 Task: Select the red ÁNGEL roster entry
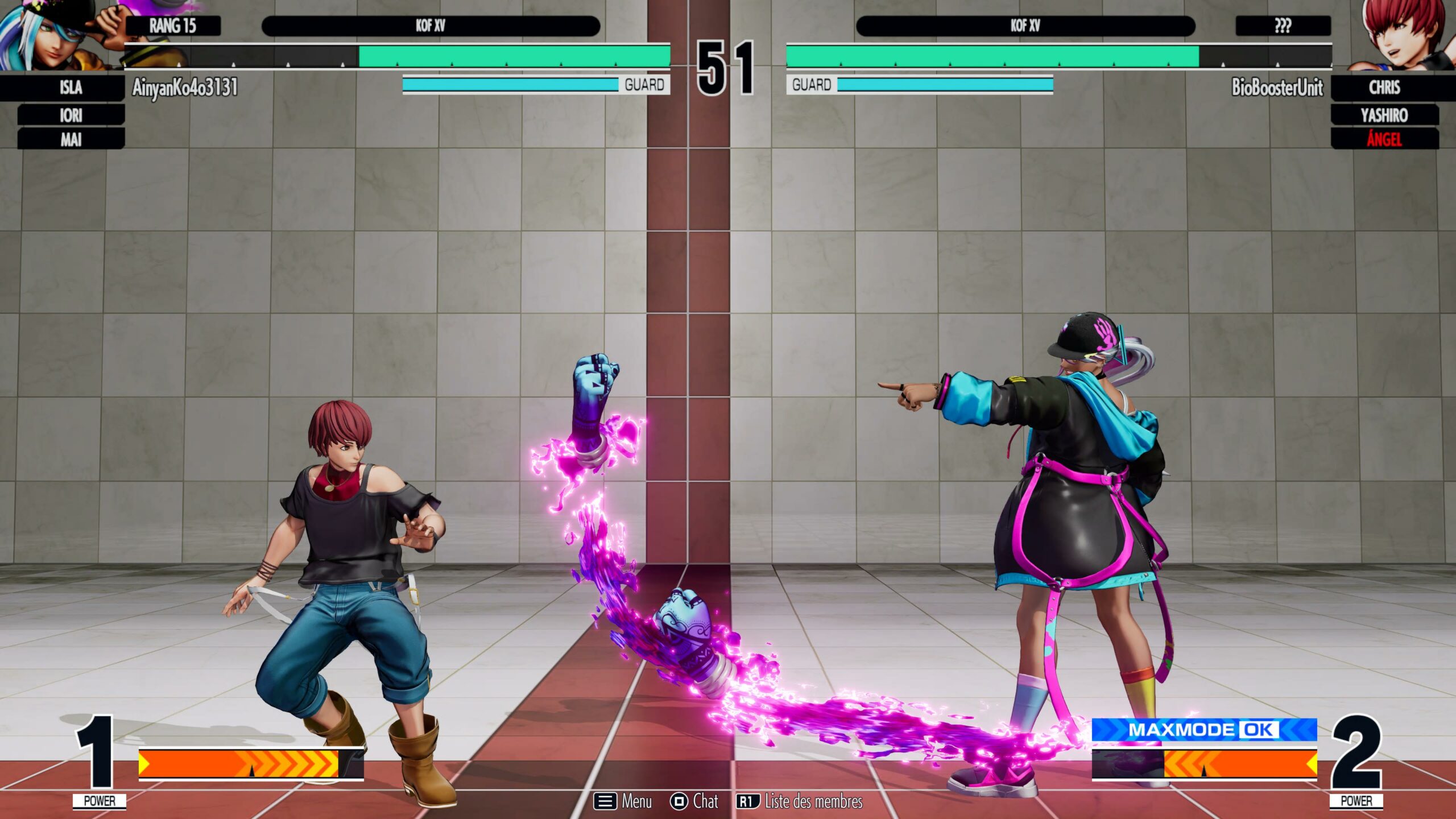coord(1384,139)
